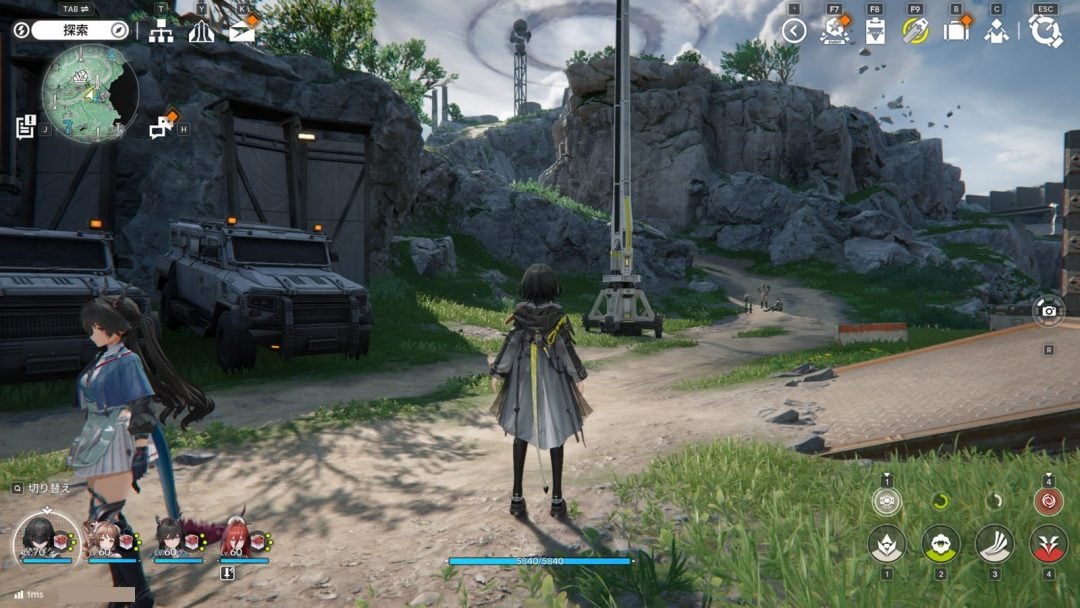Open the backpack suitcase inventory
Viewport: 1080px width, 608px height.
coord(957,31)
